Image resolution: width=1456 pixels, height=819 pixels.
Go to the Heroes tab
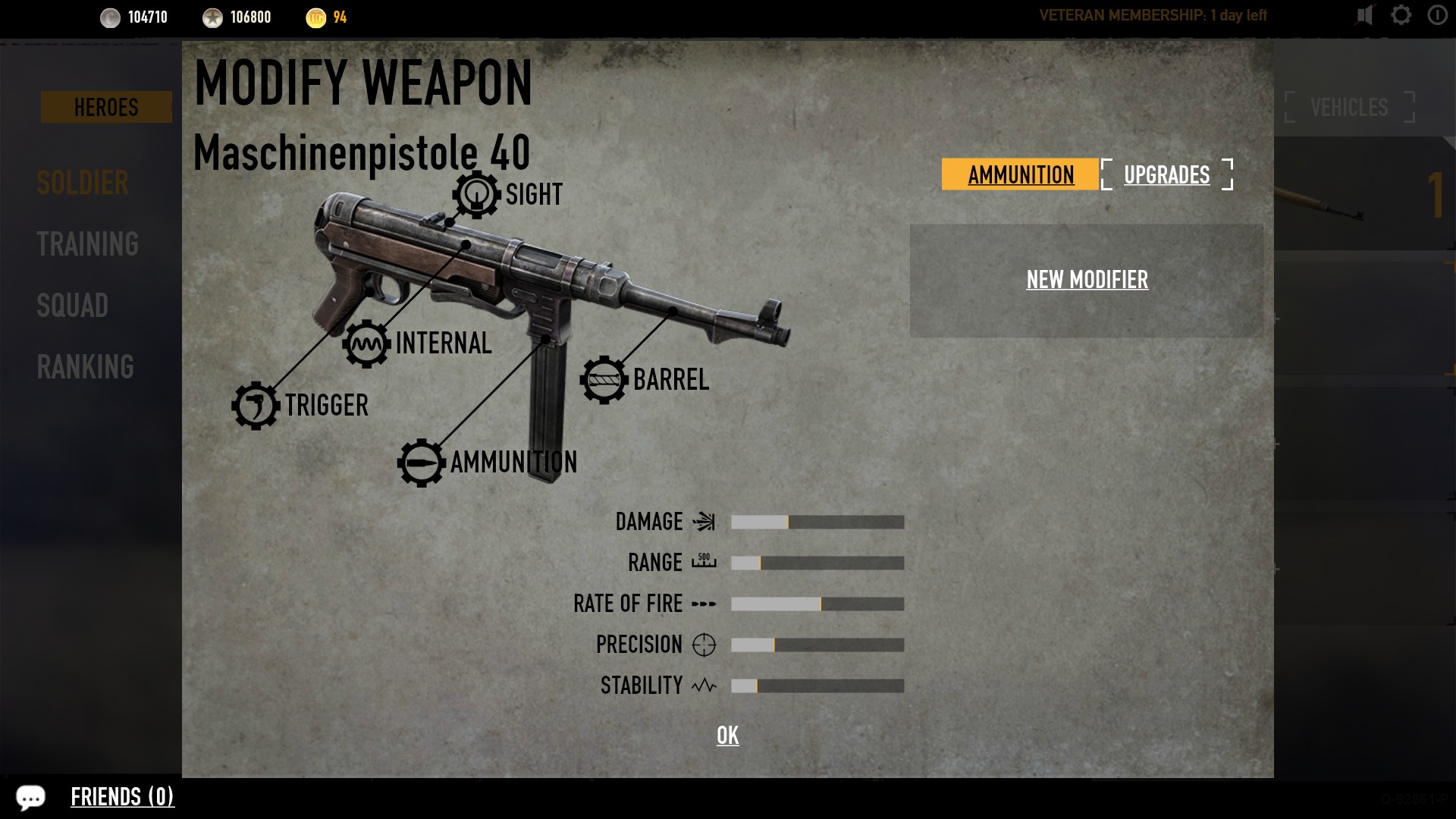[x=106, y=107]
